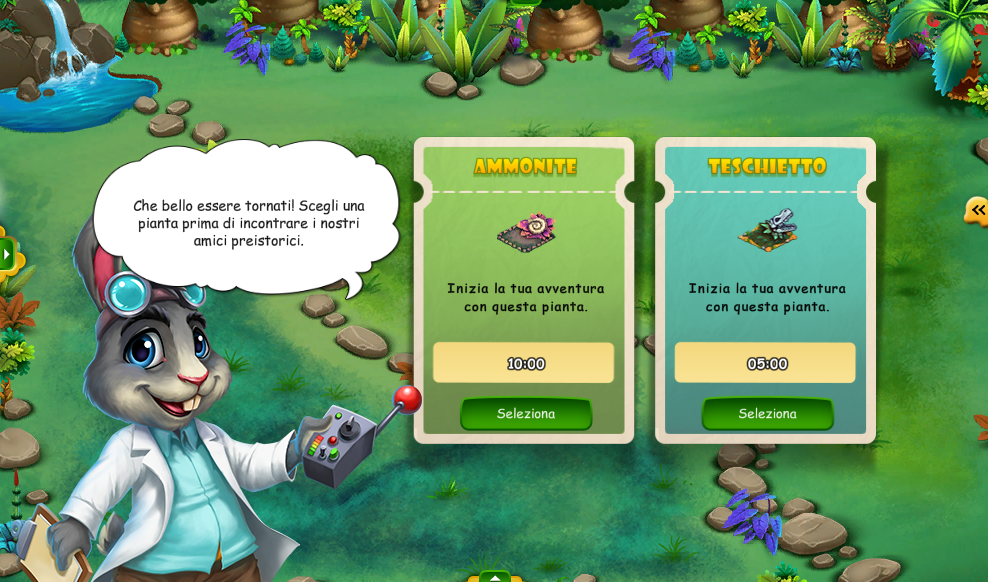Open the green arrow tab on left edge

point(6,255)
